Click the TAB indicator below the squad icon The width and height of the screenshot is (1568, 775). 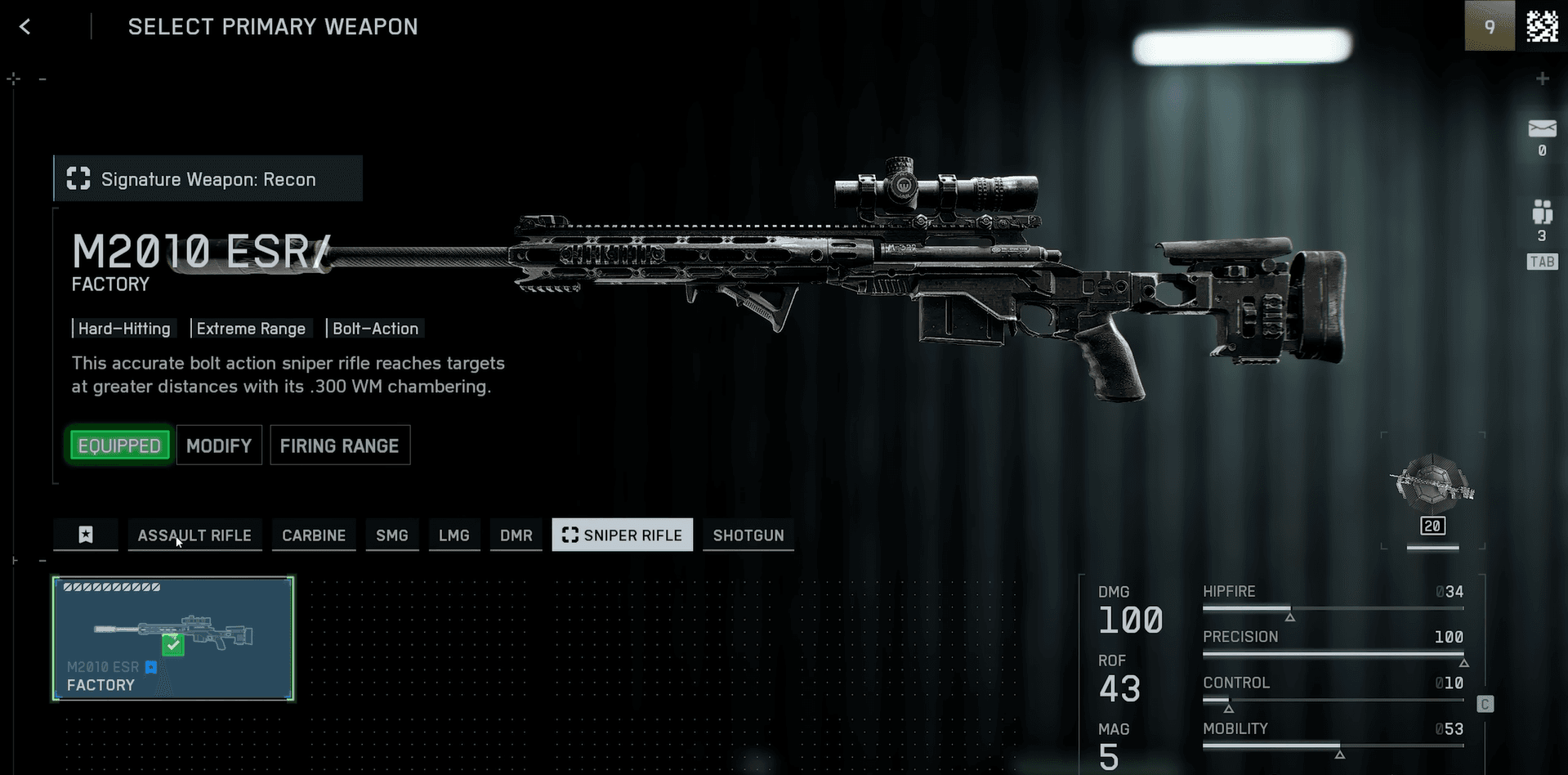pos(1541,262)
